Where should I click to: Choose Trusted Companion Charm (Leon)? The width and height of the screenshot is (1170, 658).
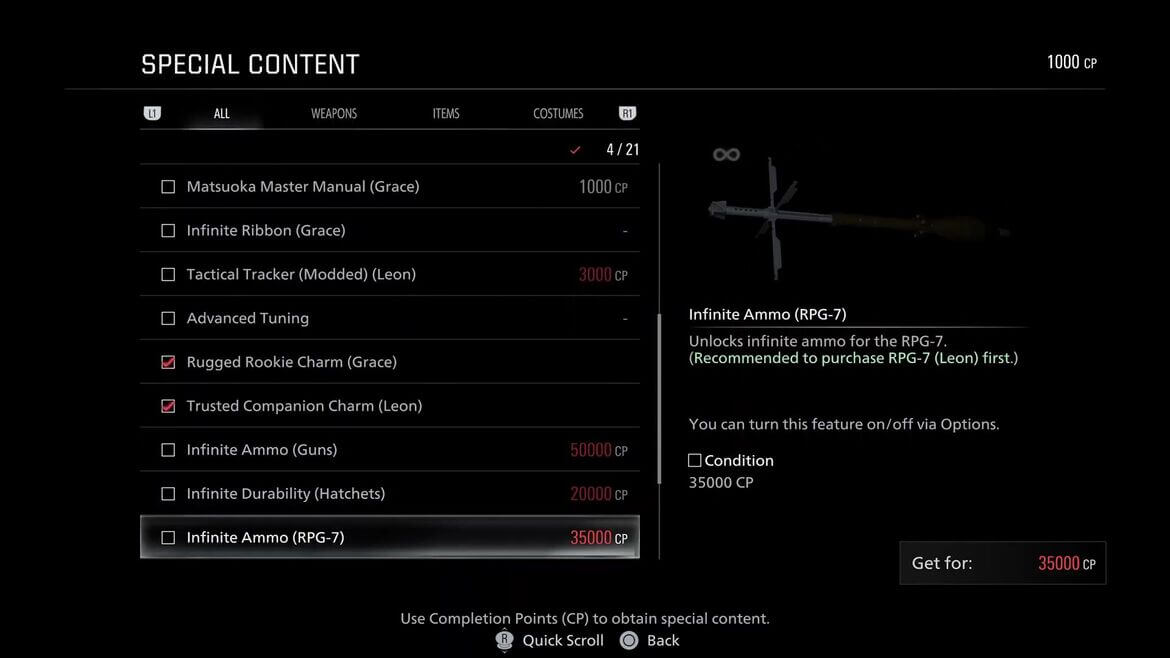pyautogui.click(x=389, y=406)
